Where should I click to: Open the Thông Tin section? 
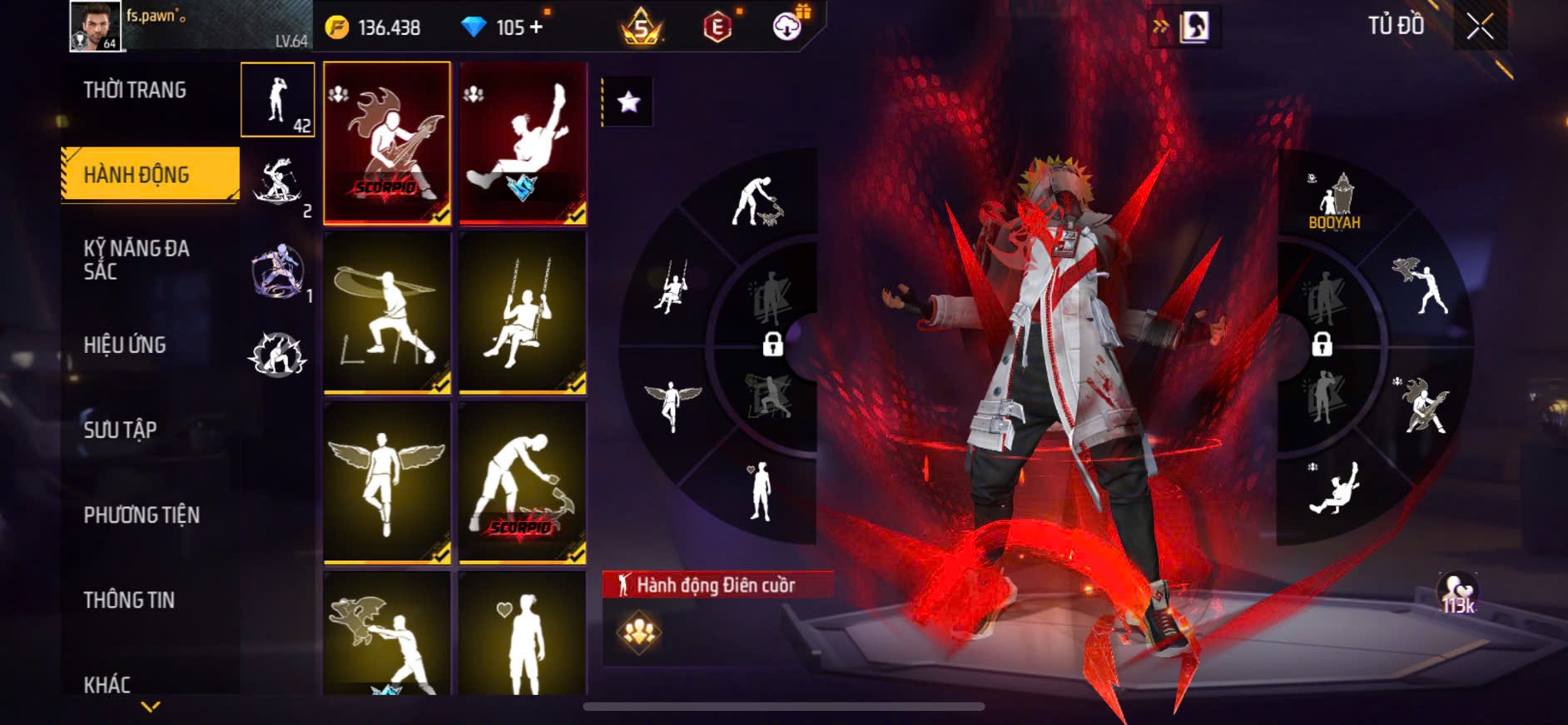129,600
